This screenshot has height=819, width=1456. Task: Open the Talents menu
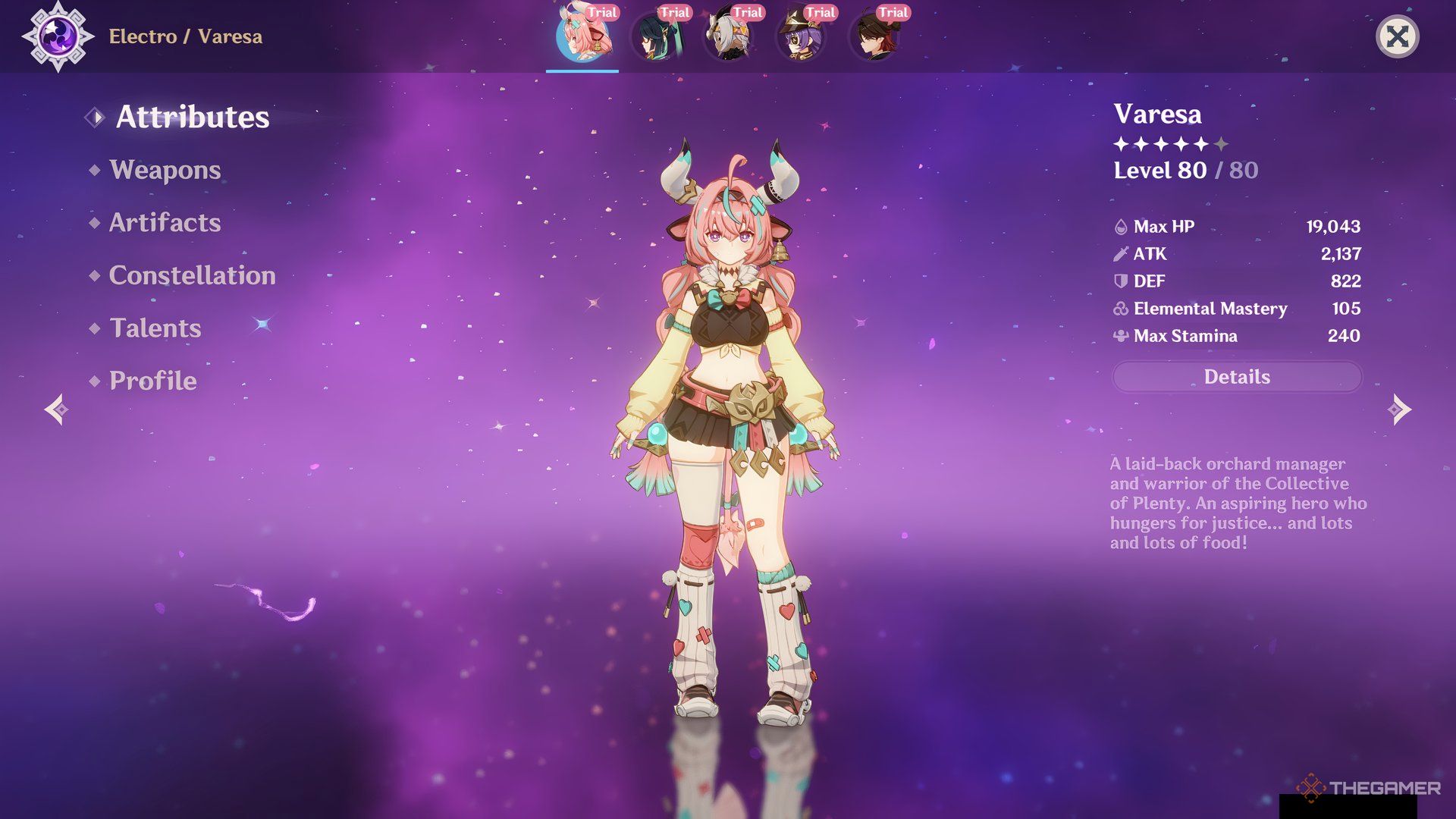155,328
